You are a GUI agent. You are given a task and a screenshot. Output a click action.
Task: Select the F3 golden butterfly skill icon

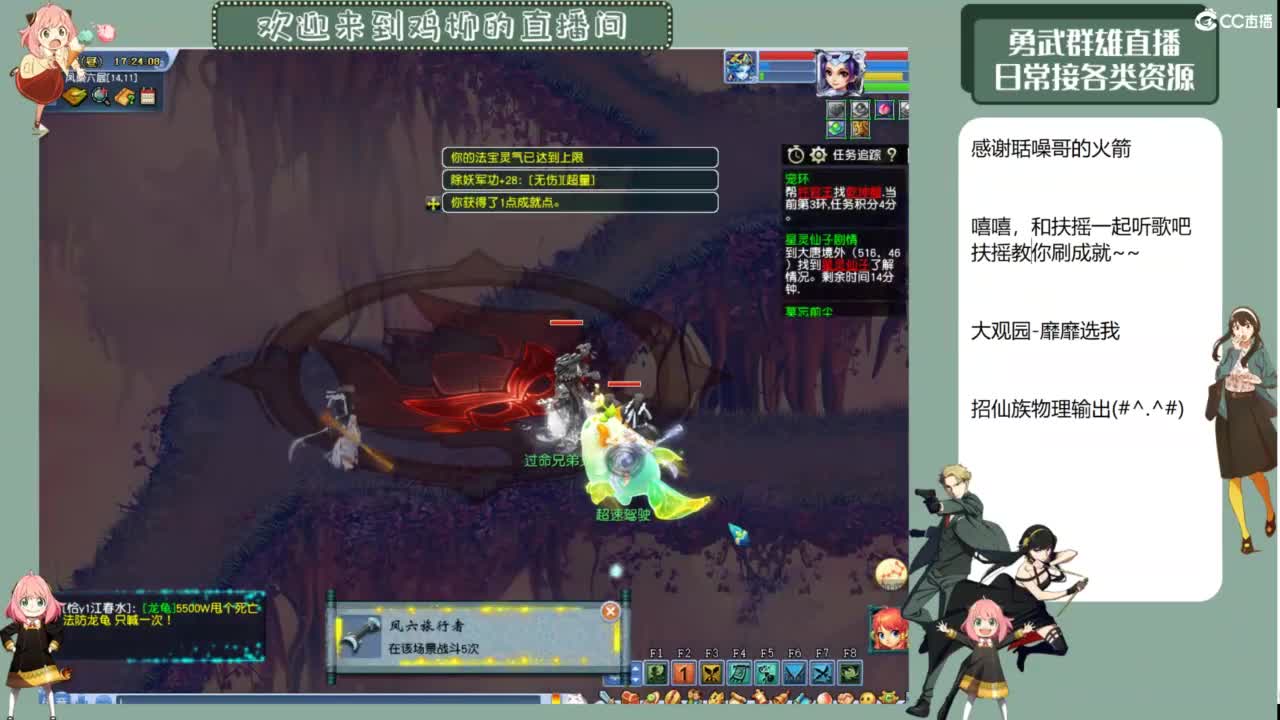pyautogui.click(x=712, y=672)
